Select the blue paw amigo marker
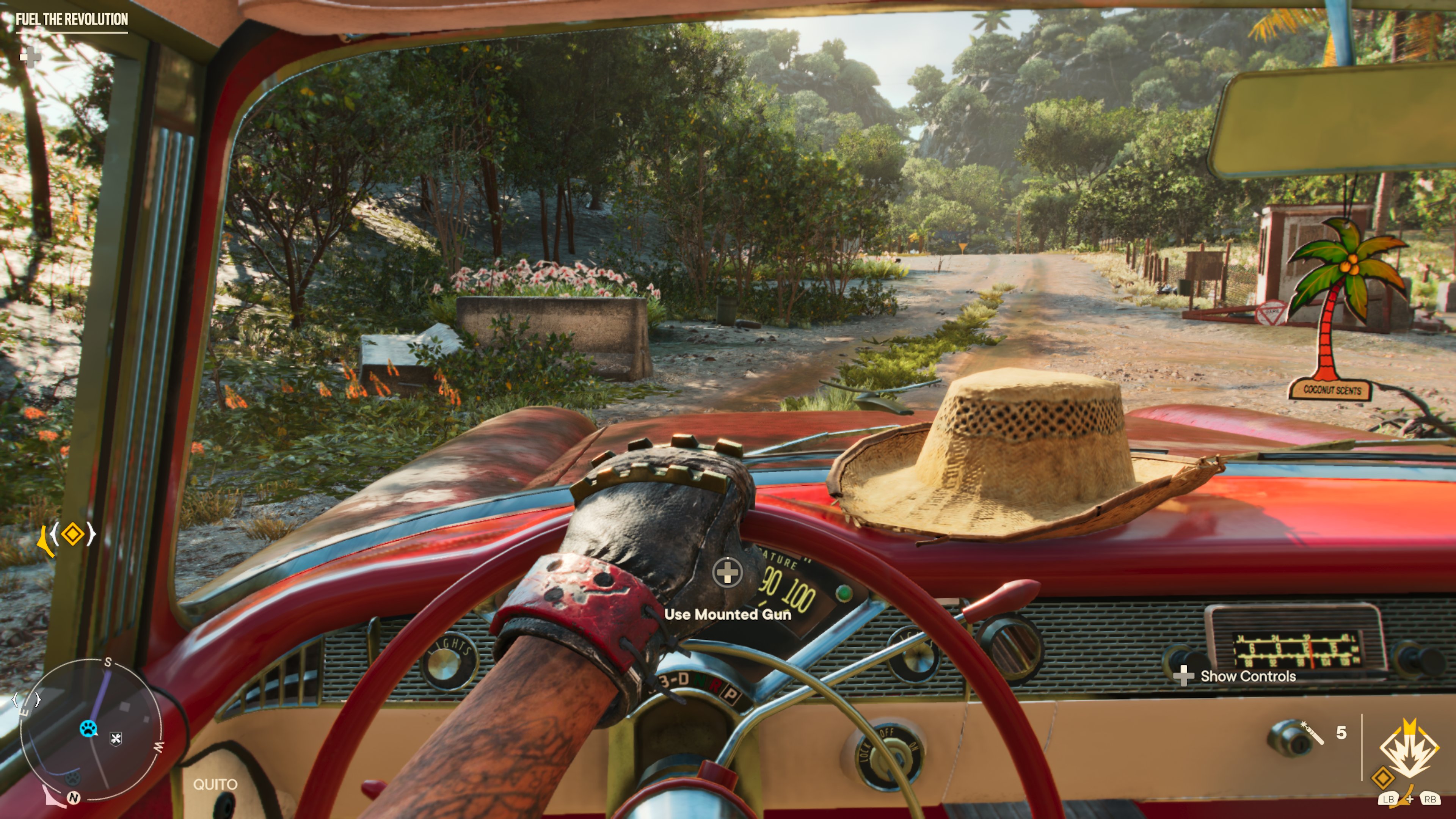This screenshot has width=1456, height=819. point(88,728)
